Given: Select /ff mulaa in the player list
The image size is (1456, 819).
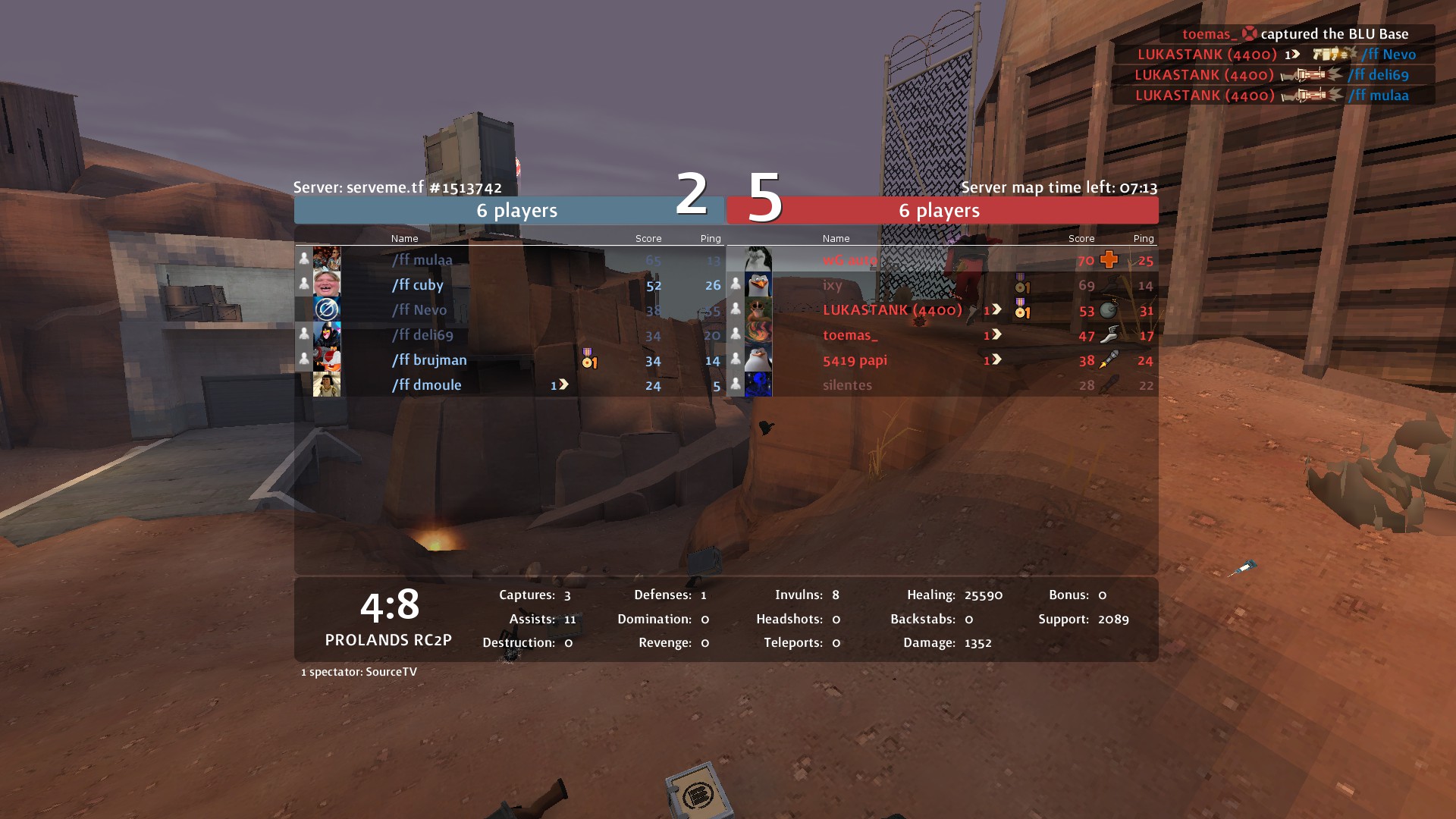Looking at the screenshot, I should [x=422, y=260].
